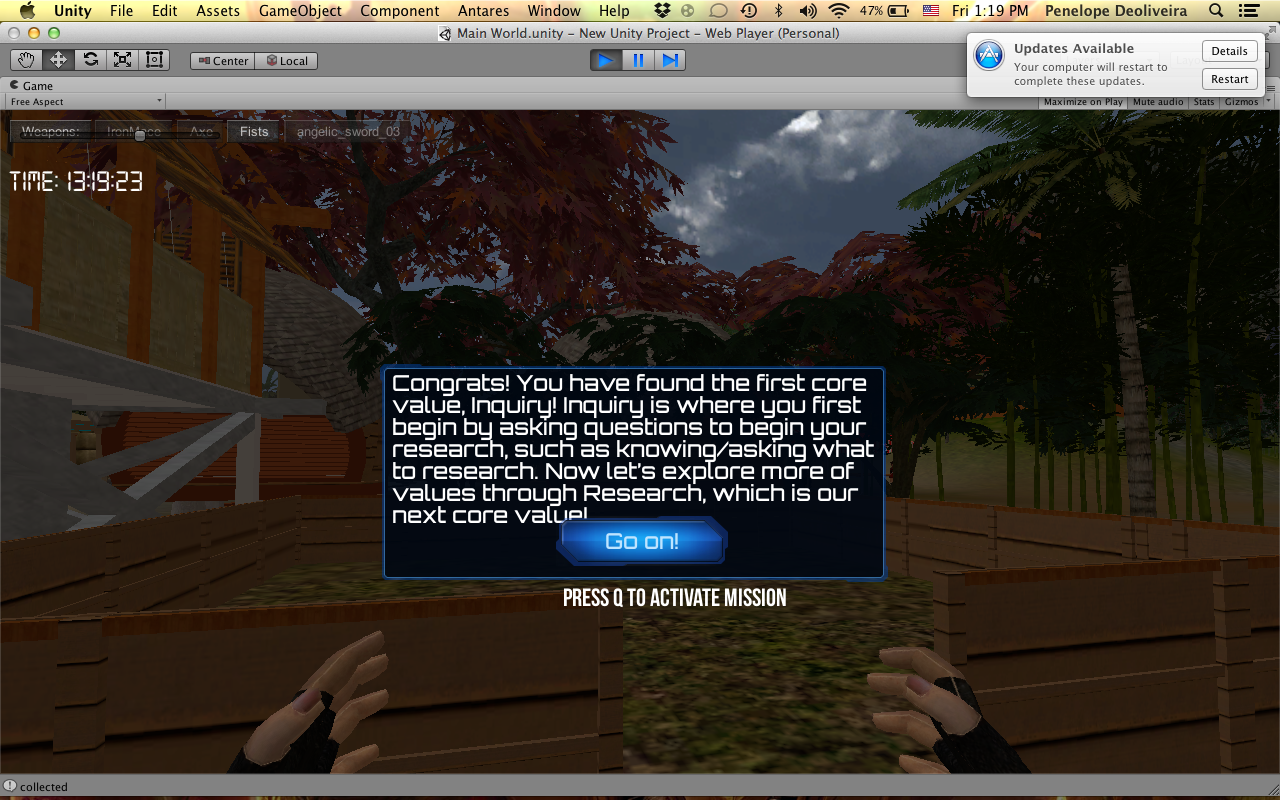The width and height of the screenshot is (1280, 800).
Task: Choose the IronMace weapon
Action: point(134,131)
